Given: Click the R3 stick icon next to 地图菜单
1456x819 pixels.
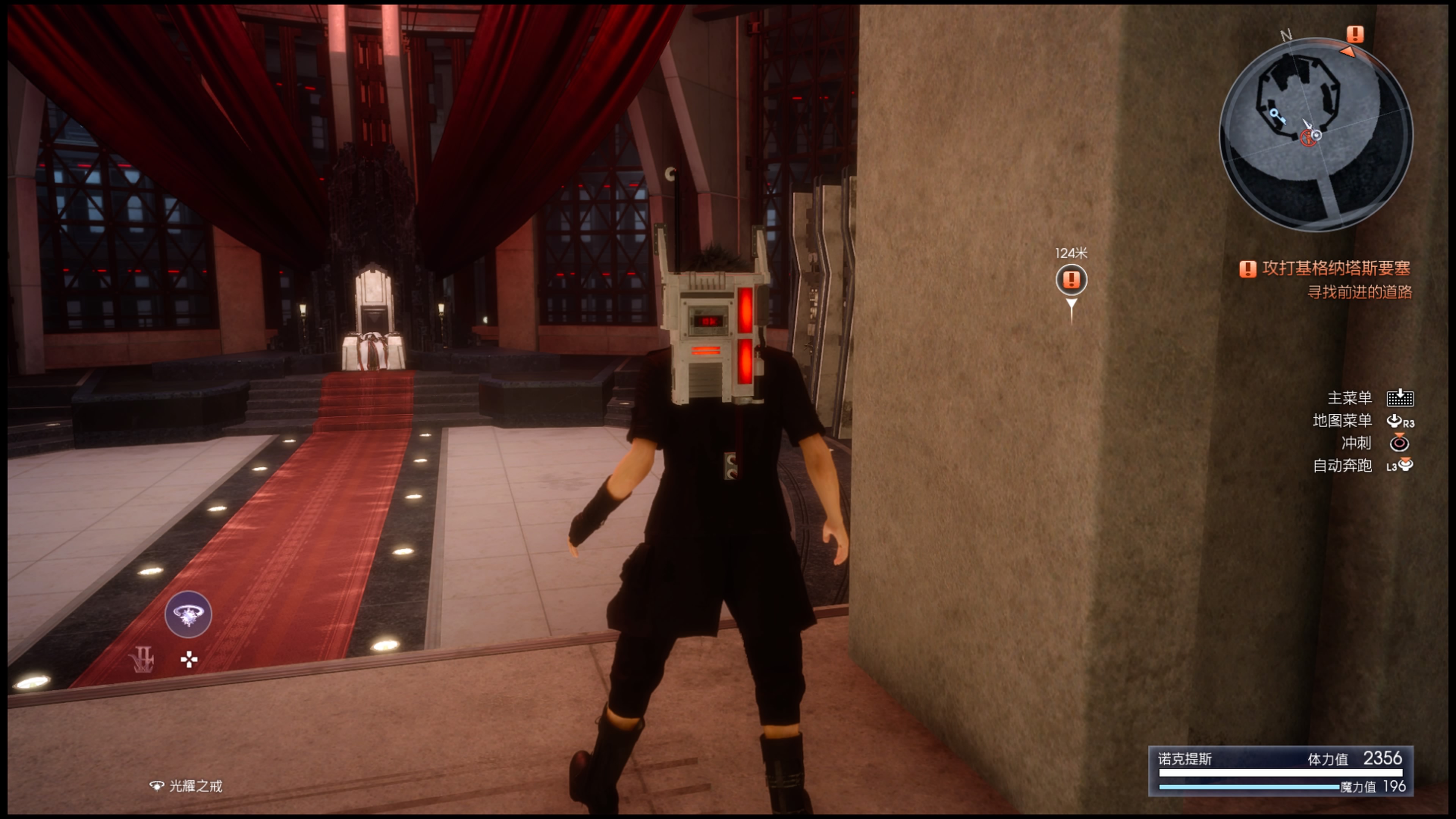Looking at the screenshot, I should (x=1401, y=421).
